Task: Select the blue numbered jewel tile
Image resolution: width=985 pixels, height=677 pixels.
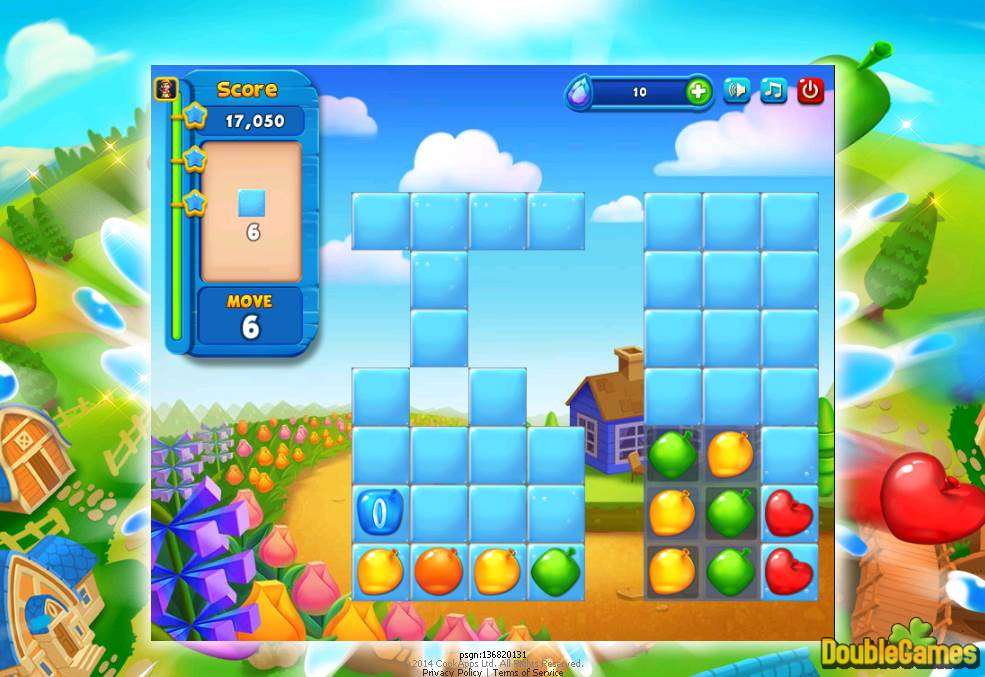Action: pos(380,512)
